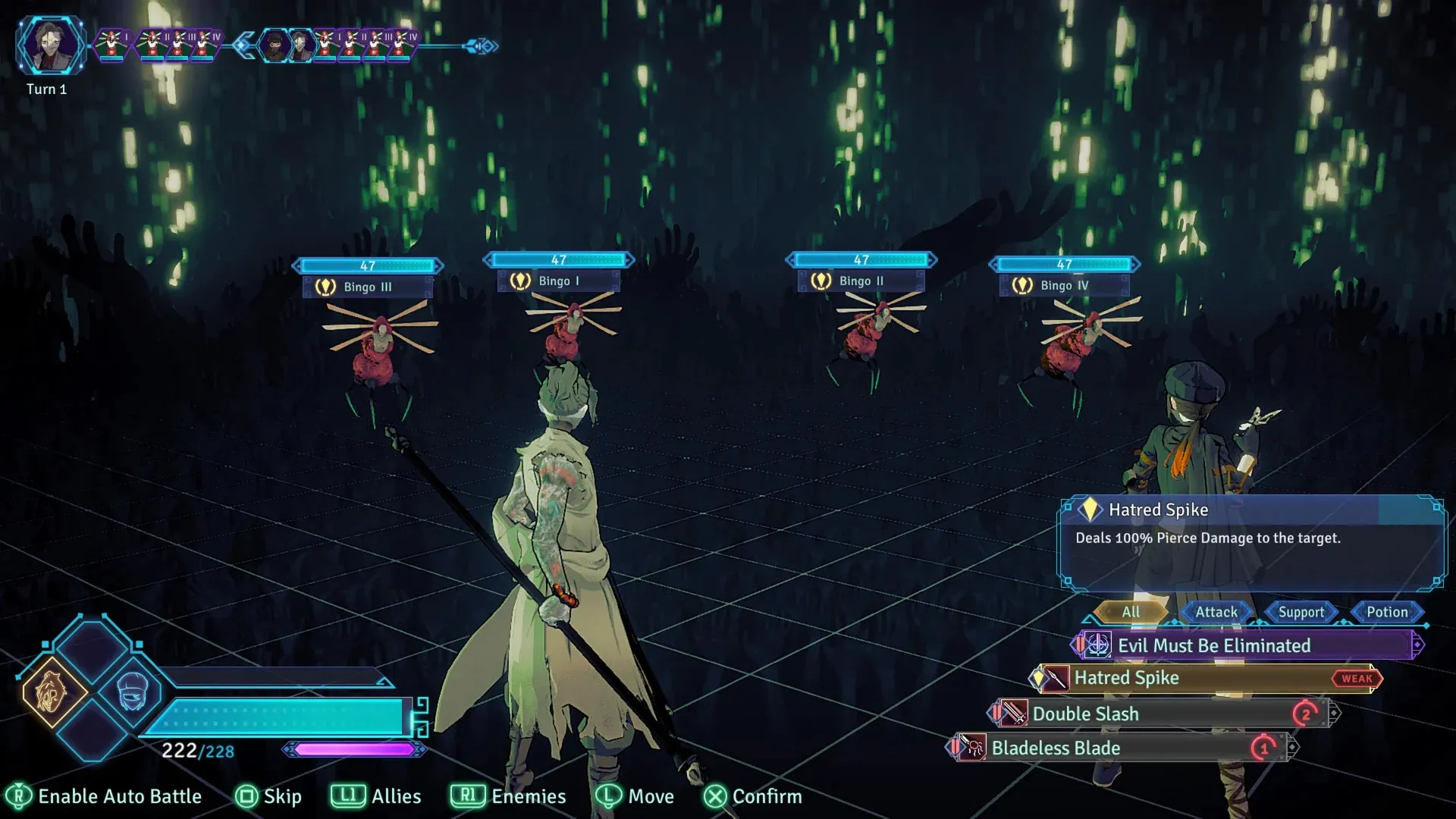The width and height of the screenshot is (1456, 819).
Task: Target the Bingo II enemy nameplate
Action: coord(861,281)
